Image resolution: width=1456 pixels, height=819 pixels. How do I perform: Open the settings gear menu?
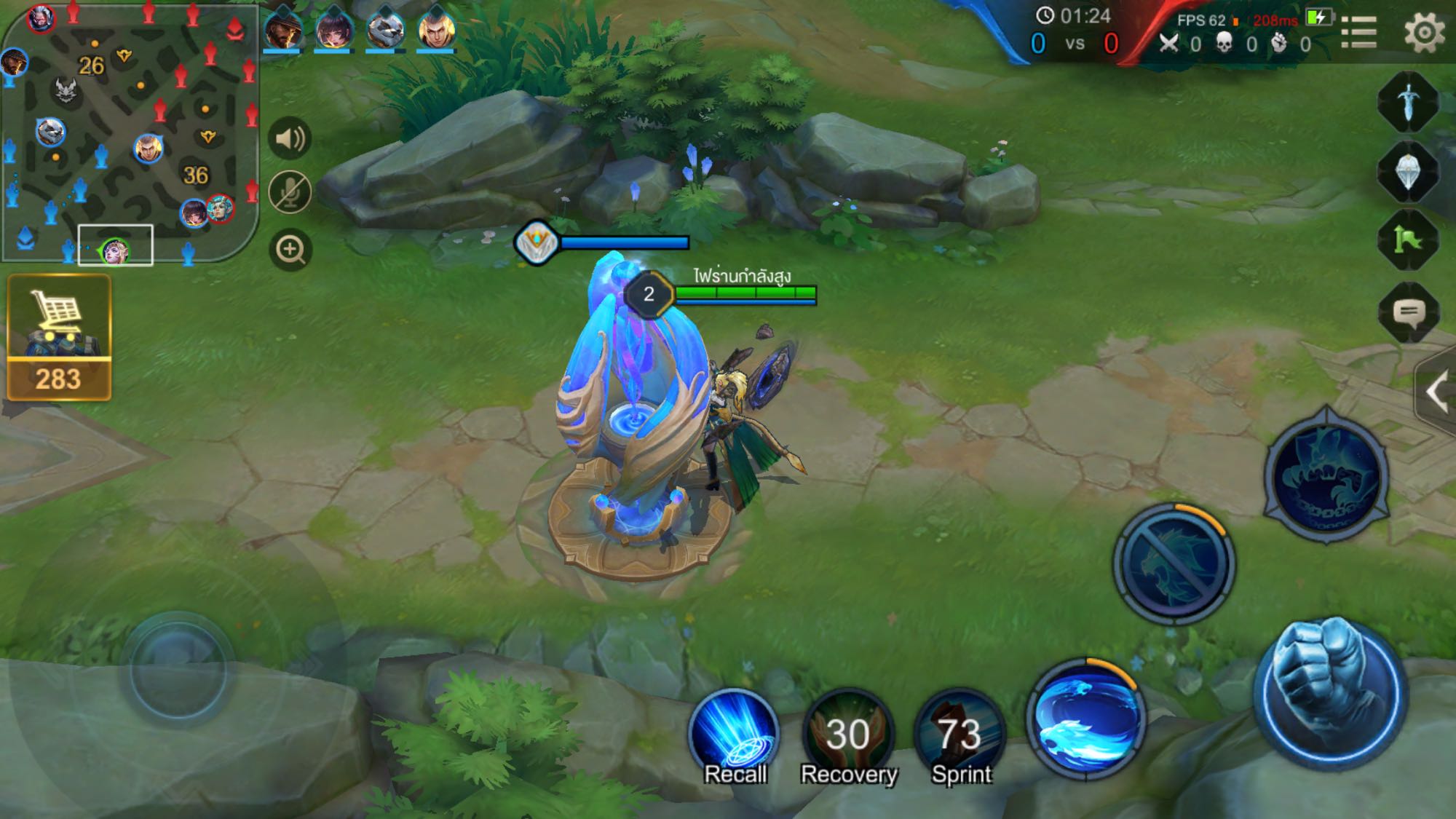tap(1423, 33)
